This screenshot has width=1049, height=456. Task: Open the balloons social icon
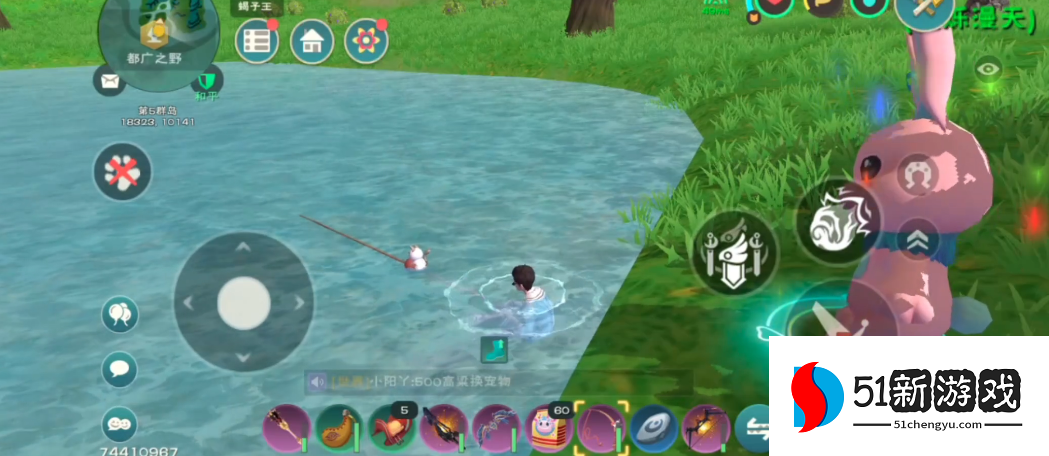click(x=120, y=315)
